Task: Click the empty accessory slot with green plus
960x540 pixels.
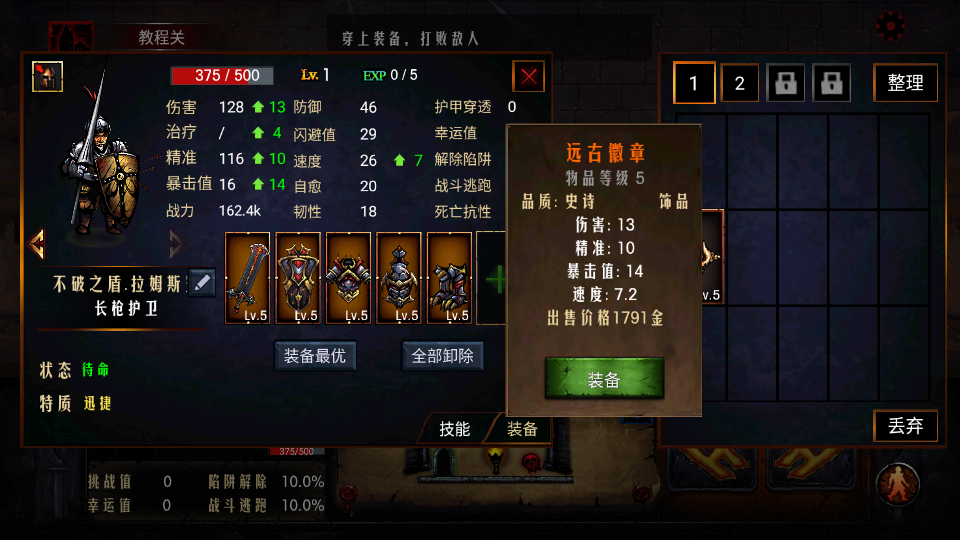Action: [x=493, y=277]
